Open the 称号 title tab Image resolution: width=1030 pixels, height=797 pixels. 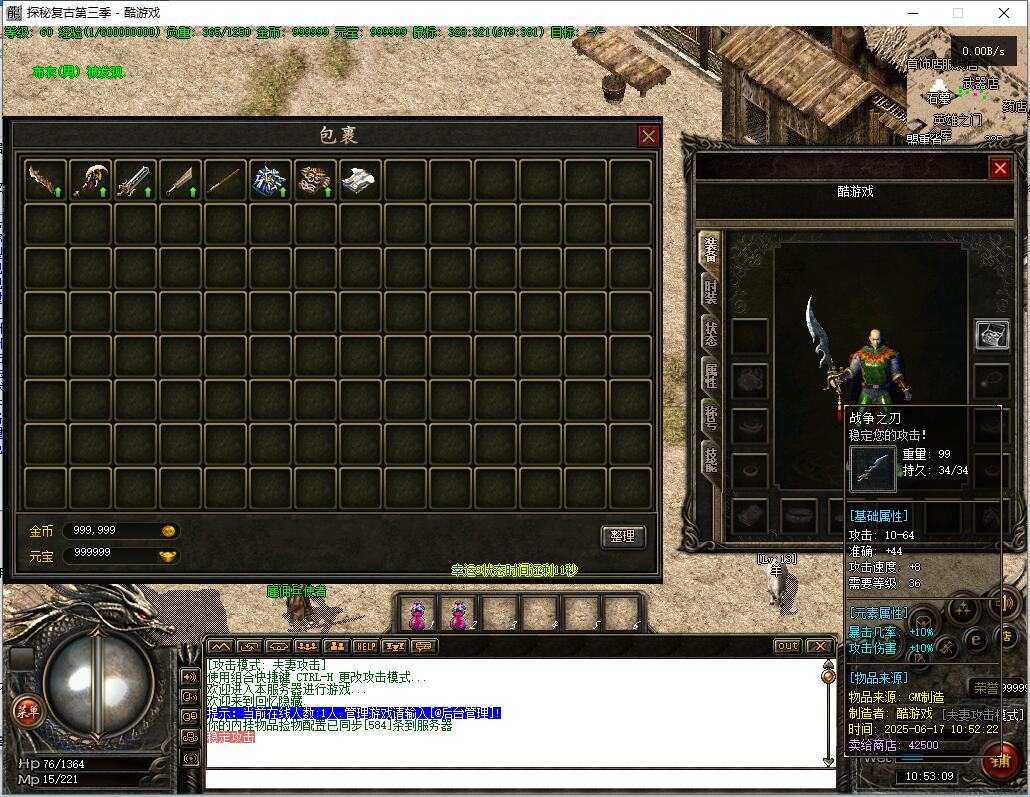710,417
